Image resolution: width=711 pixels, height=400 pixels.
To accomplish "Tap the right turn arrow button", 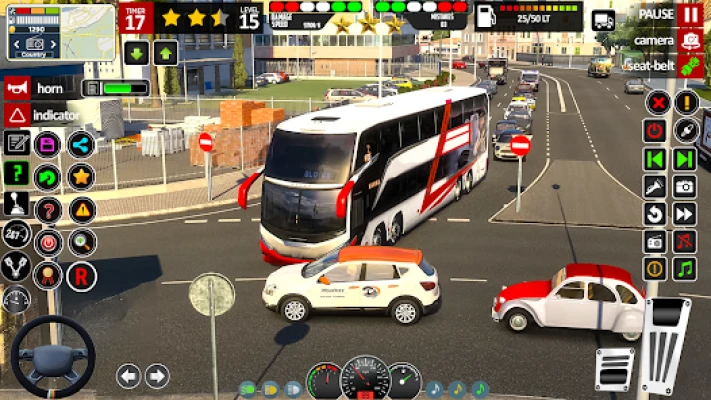I will pyautogui.click(x=157, y=376).
